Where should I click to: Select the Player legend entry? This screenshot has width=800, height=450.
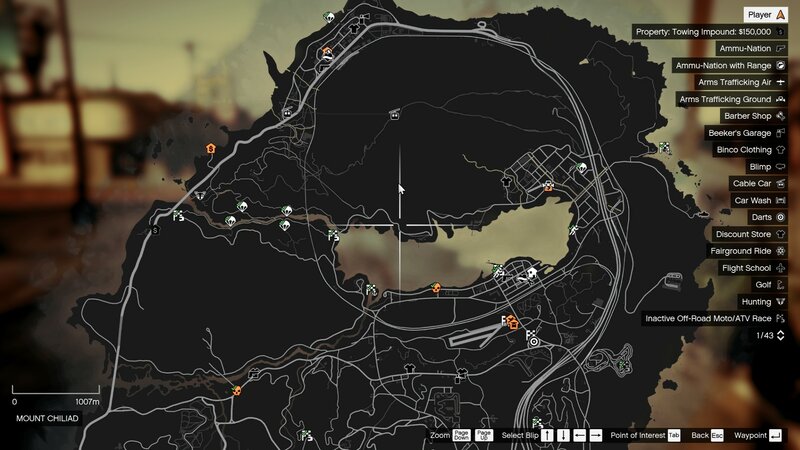(765, 15)
